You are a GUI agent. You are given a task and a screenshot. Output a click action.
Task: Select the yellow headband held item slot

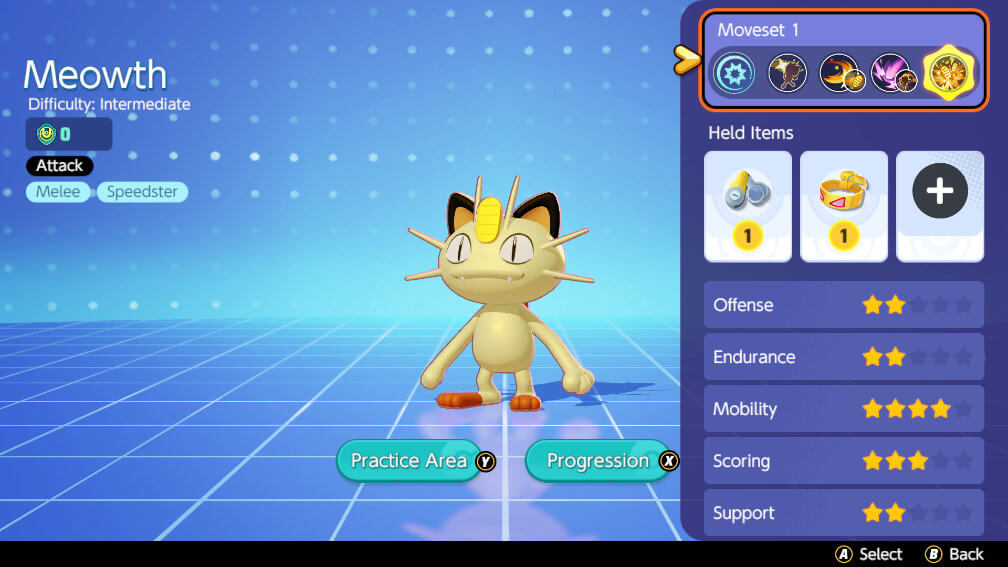pos(843,206)
